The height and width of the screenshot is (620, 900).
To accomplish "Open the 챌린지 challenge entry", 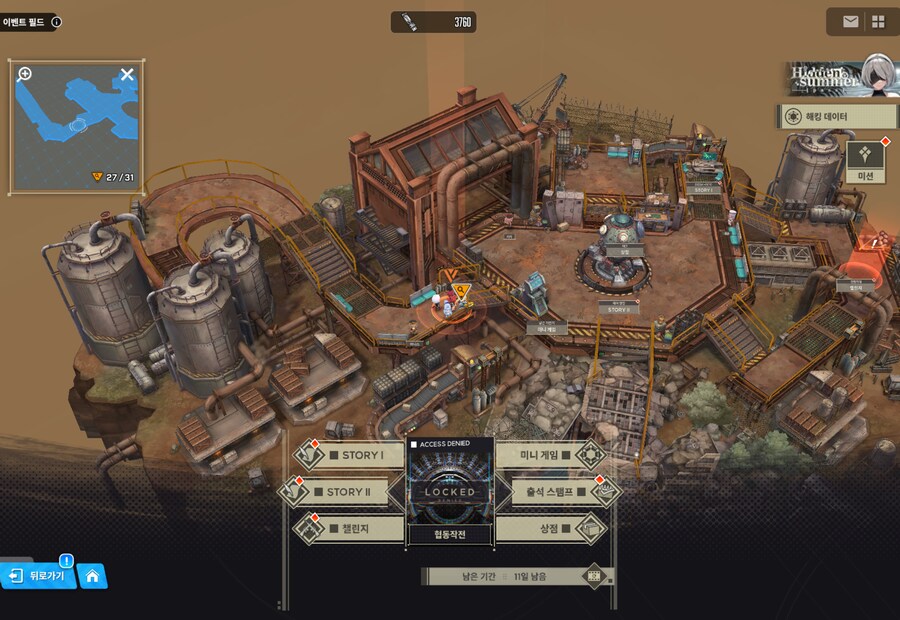I will click(x=350, y=528).
